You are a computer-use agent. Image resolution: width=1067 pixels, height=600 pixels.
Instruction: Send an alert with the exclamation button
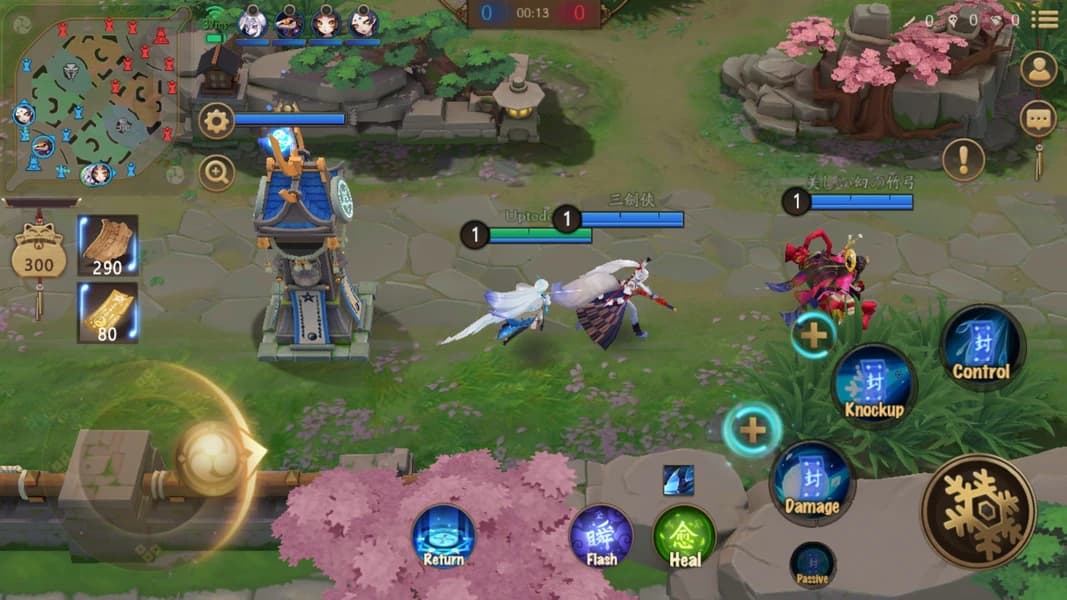click(963, 159)
